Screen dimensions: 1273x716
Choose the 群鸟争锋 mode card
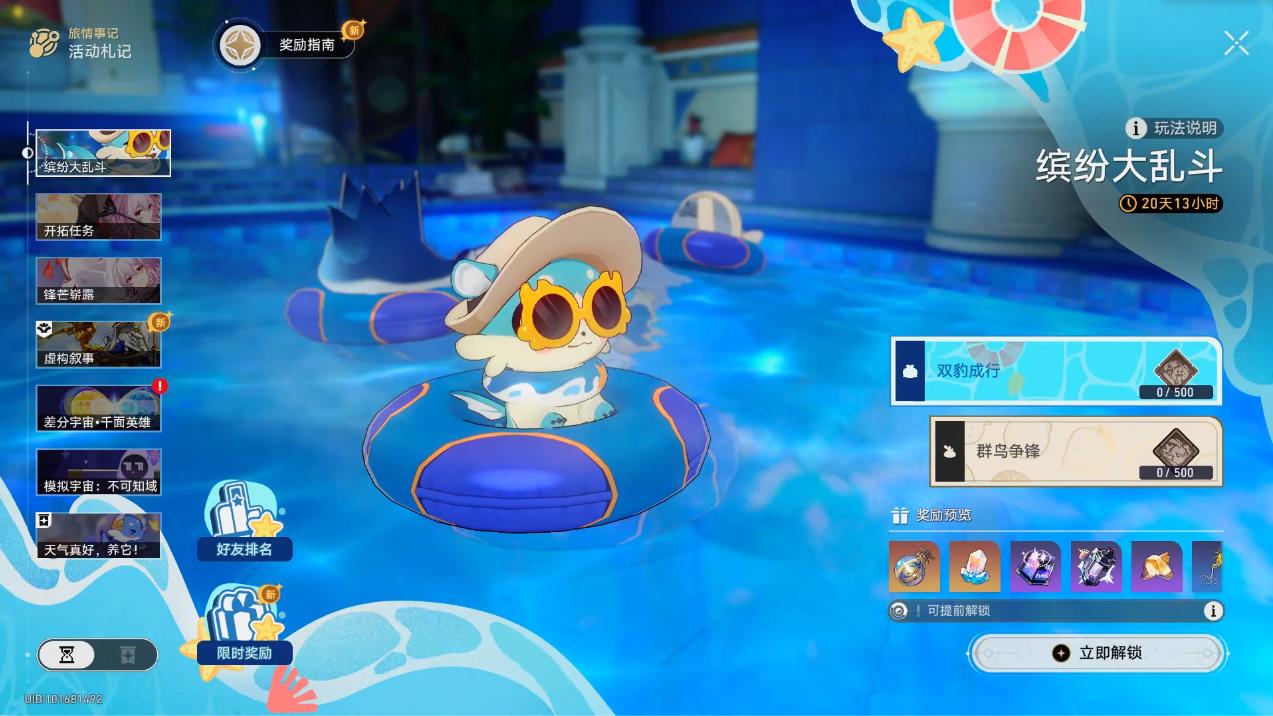(x=1075, y=452)
